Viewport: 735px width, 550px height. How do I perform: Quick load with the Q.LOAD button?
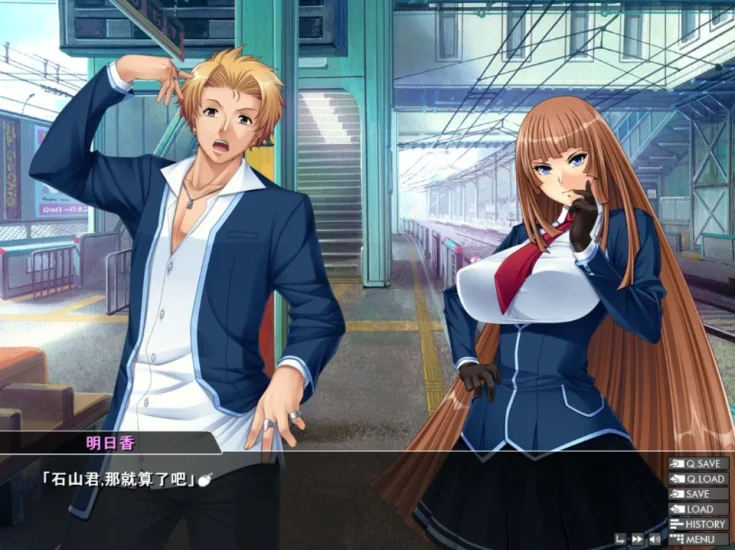pyautogui.click(x=698, y=479)
